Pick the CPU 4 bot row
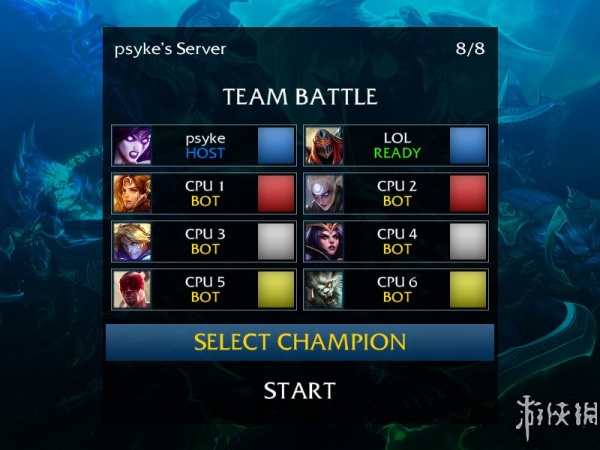The image size is (600, 450). click(x=397, y=241)
